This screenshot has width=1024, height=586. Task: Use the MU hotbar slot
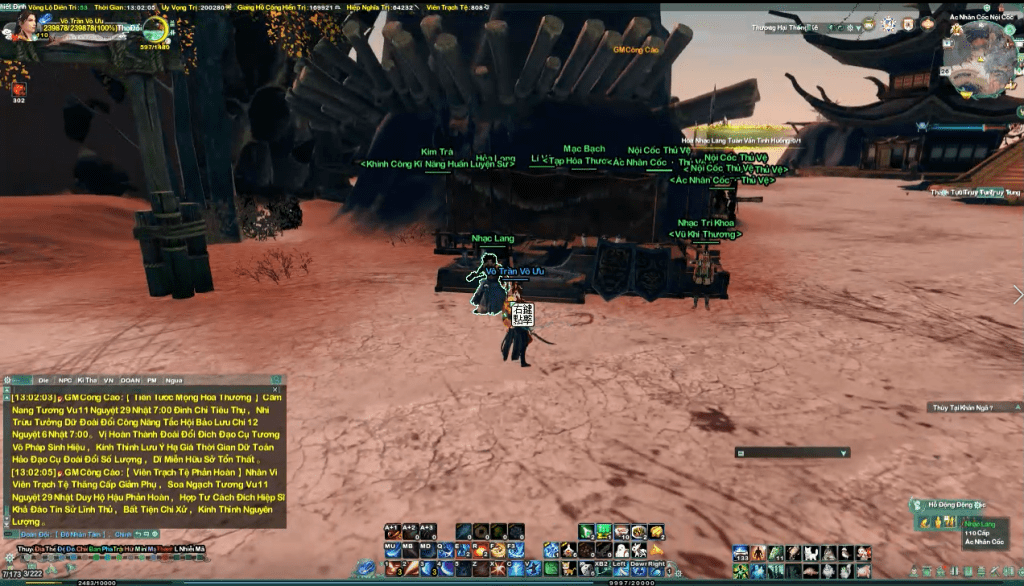click(391, 548)
